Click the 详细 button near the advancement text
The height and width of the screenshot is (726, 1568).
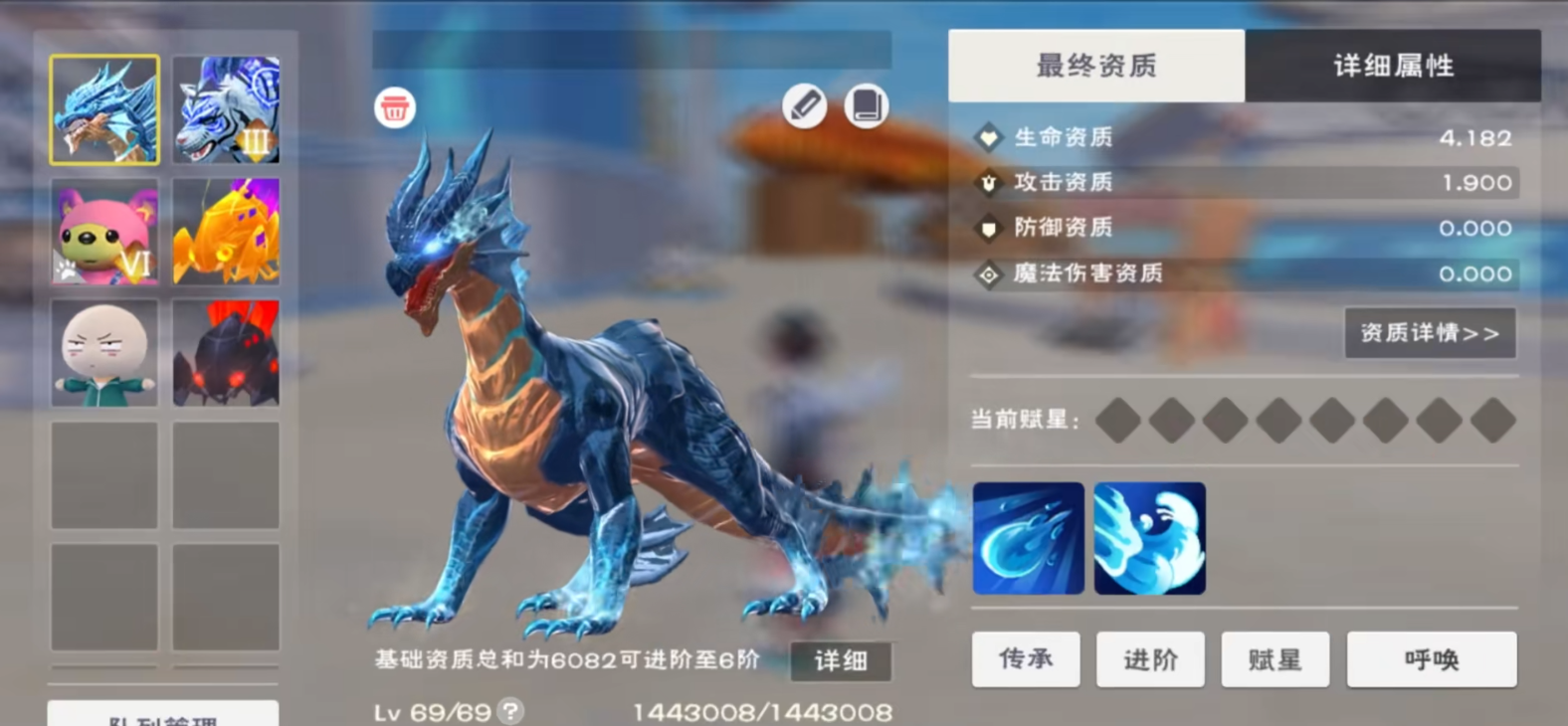[839, 660]
